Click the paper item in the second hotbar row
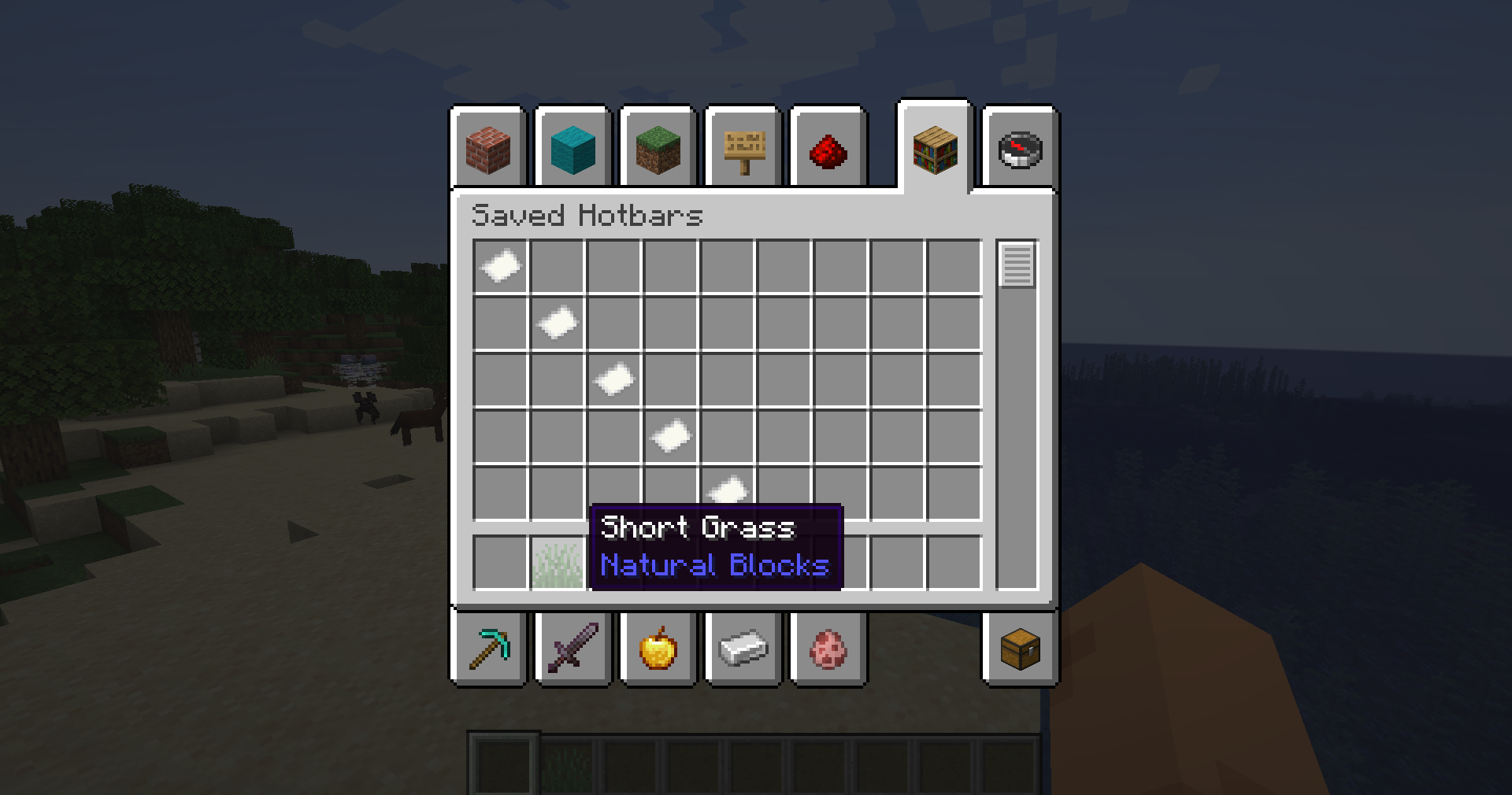The image size is (1512, 795). [556, 324]
